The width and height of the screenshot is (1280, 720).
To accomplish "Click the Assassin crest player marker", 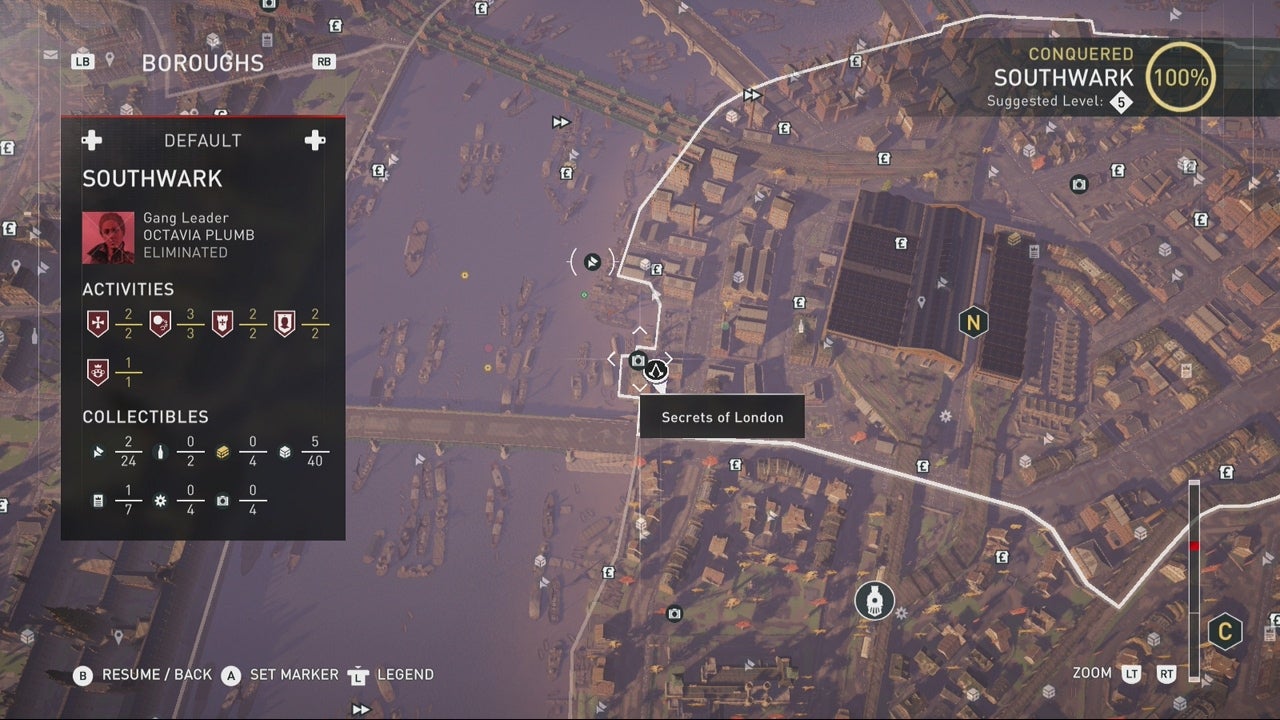I will click(x=656, y=371).
